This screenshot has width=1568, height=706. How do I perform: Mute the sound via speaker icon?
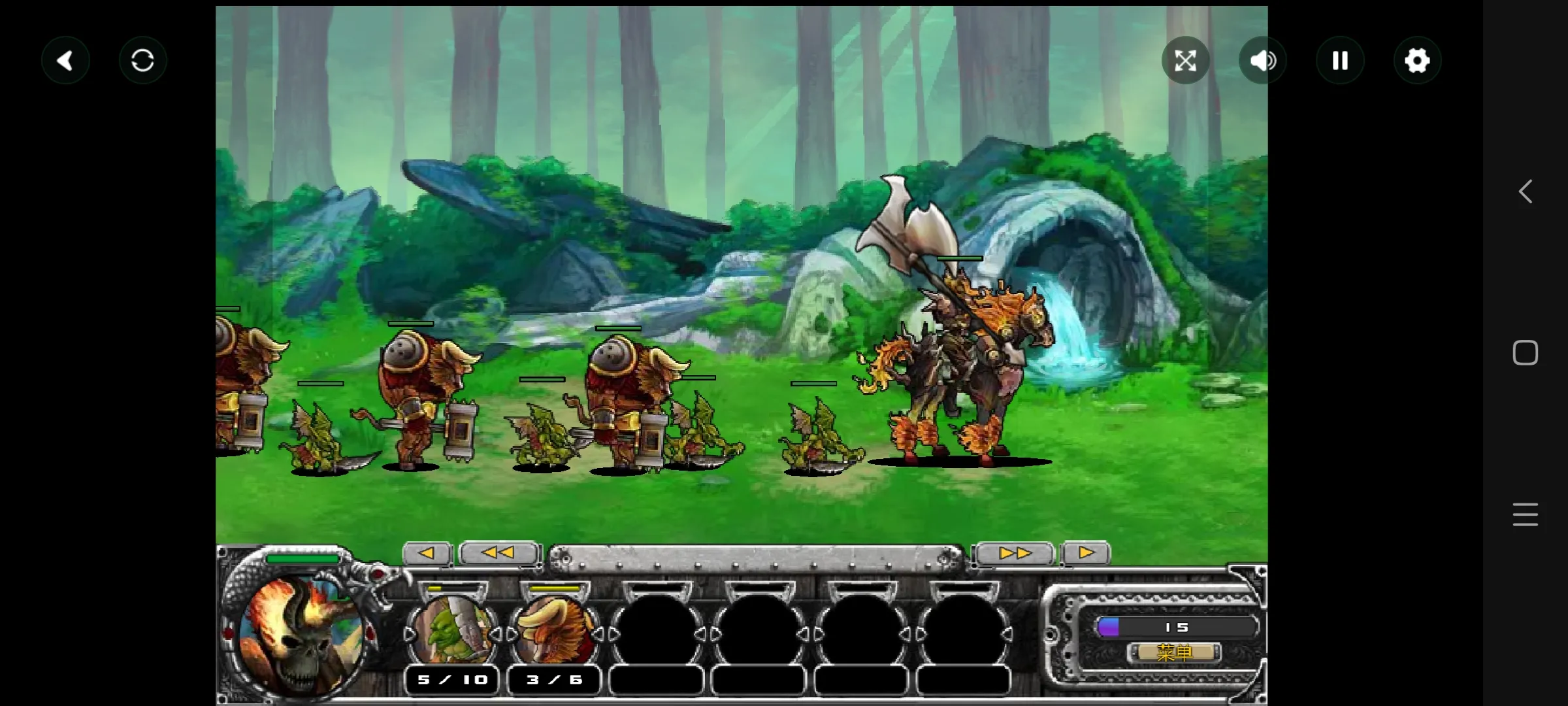coord(1262,61)
